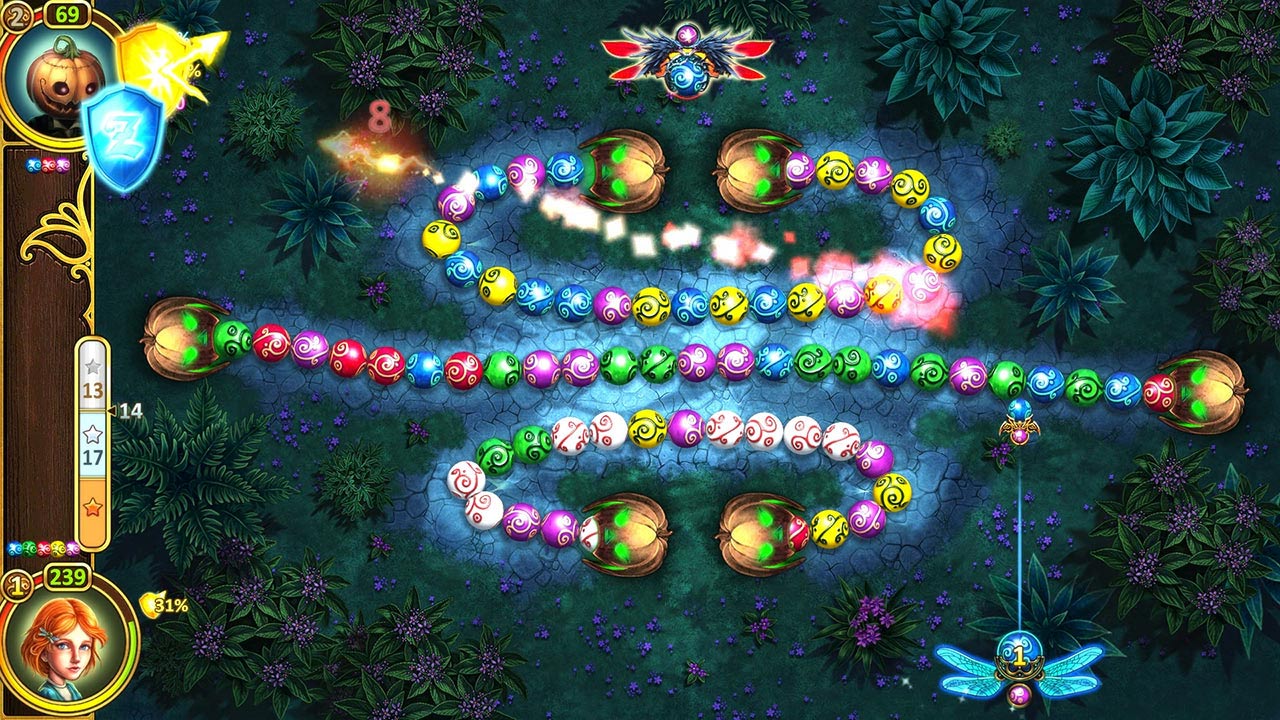Click the 17-star milestone on the meter
This screenshot has width=1280, height=720.
93,434
